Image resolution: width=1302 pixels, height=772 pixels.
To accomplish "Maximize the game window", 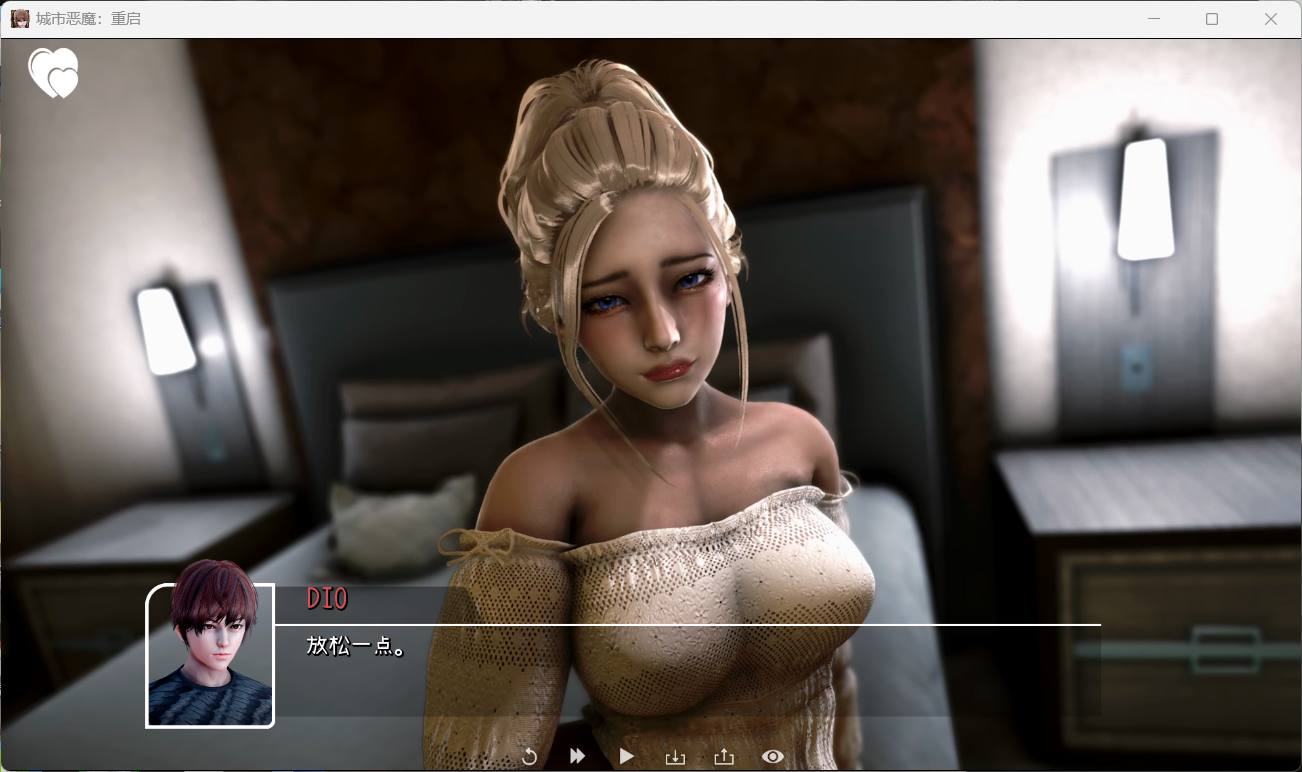I will [x=1211, y=18].
